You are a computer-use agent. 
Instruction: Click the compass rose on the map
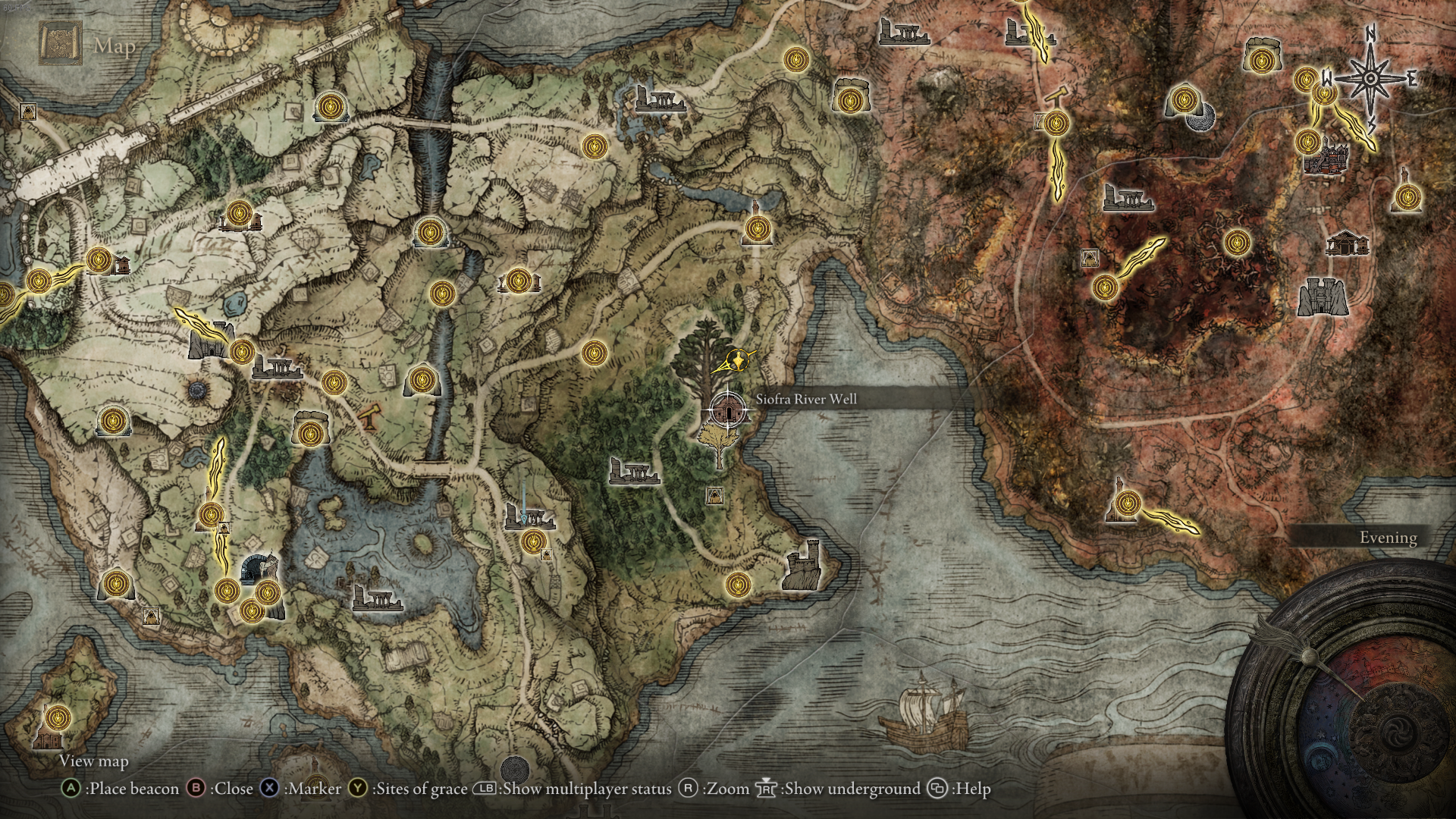[1371, 79]
